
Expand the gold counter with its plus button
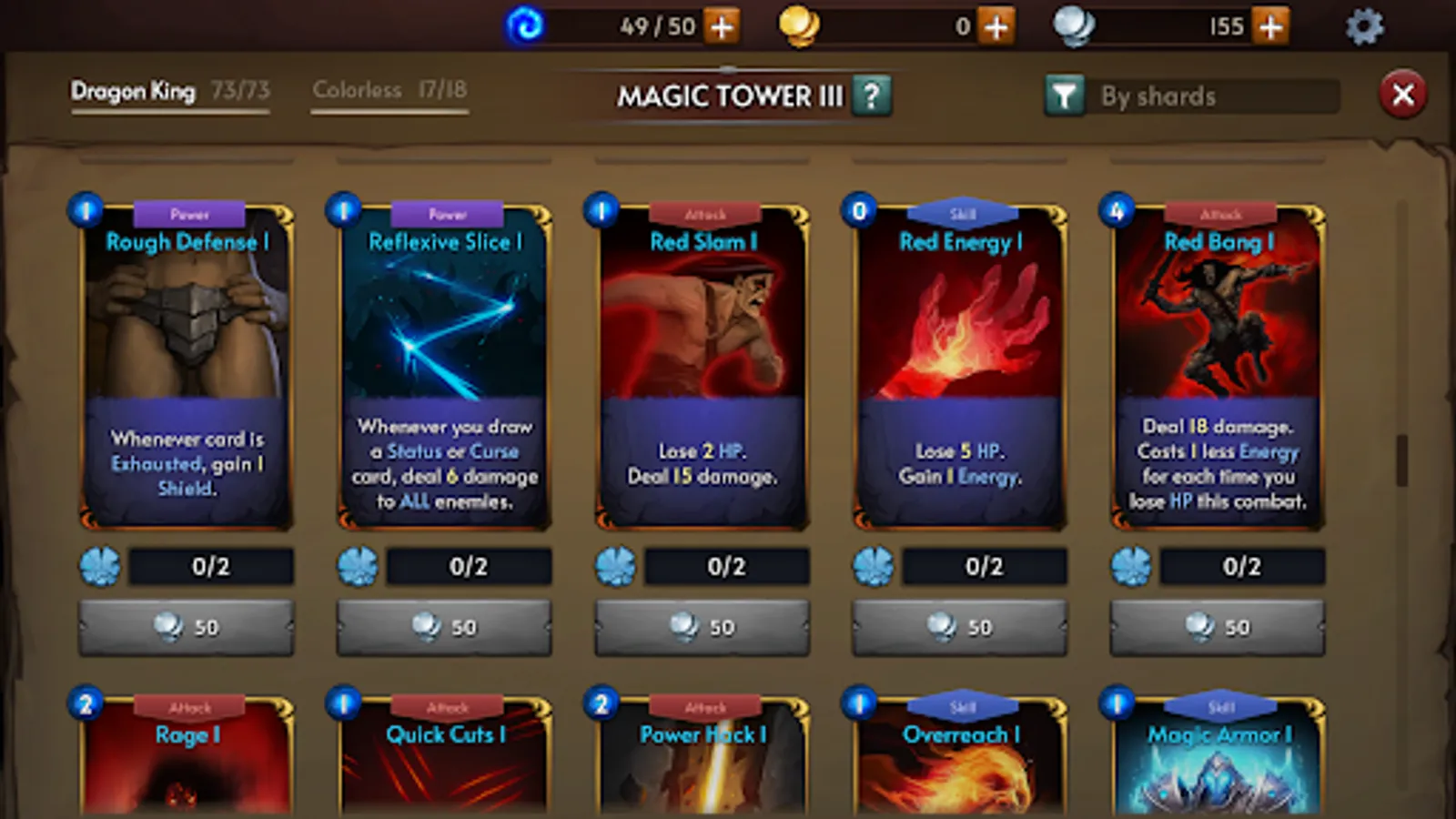pyautogui.click(x=996, y=25)
